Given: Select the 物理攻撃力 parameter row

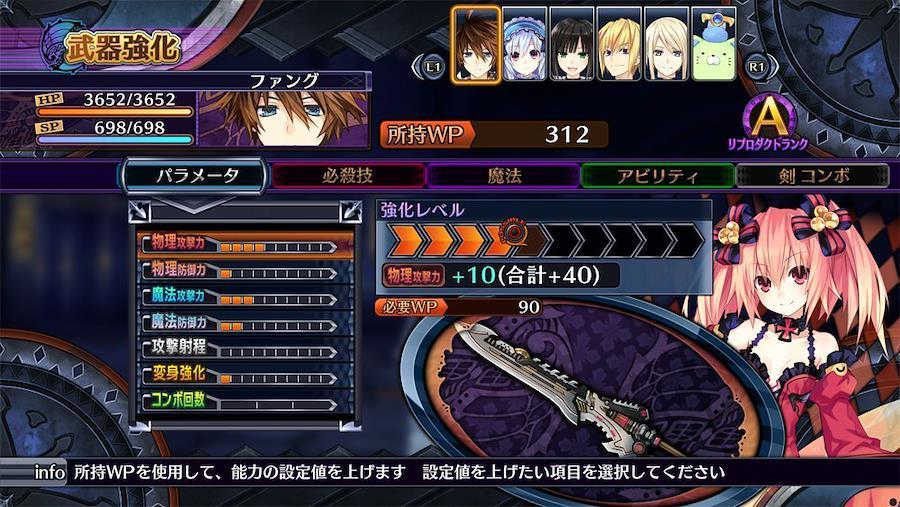Looking at the screenshot, I should (x=245, y=244).
